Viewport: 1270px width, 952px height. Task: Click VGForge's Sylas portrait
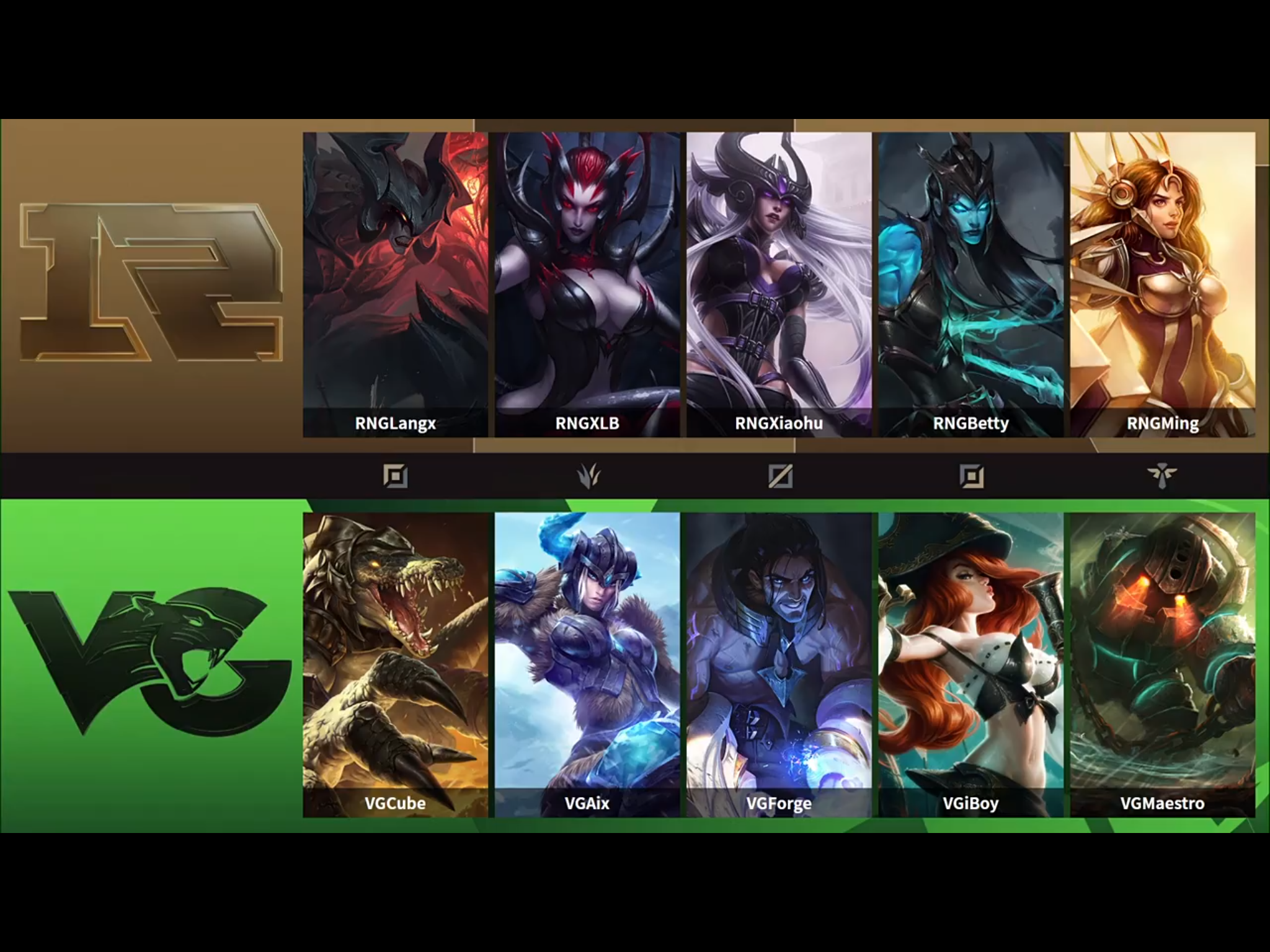point(779,664)
